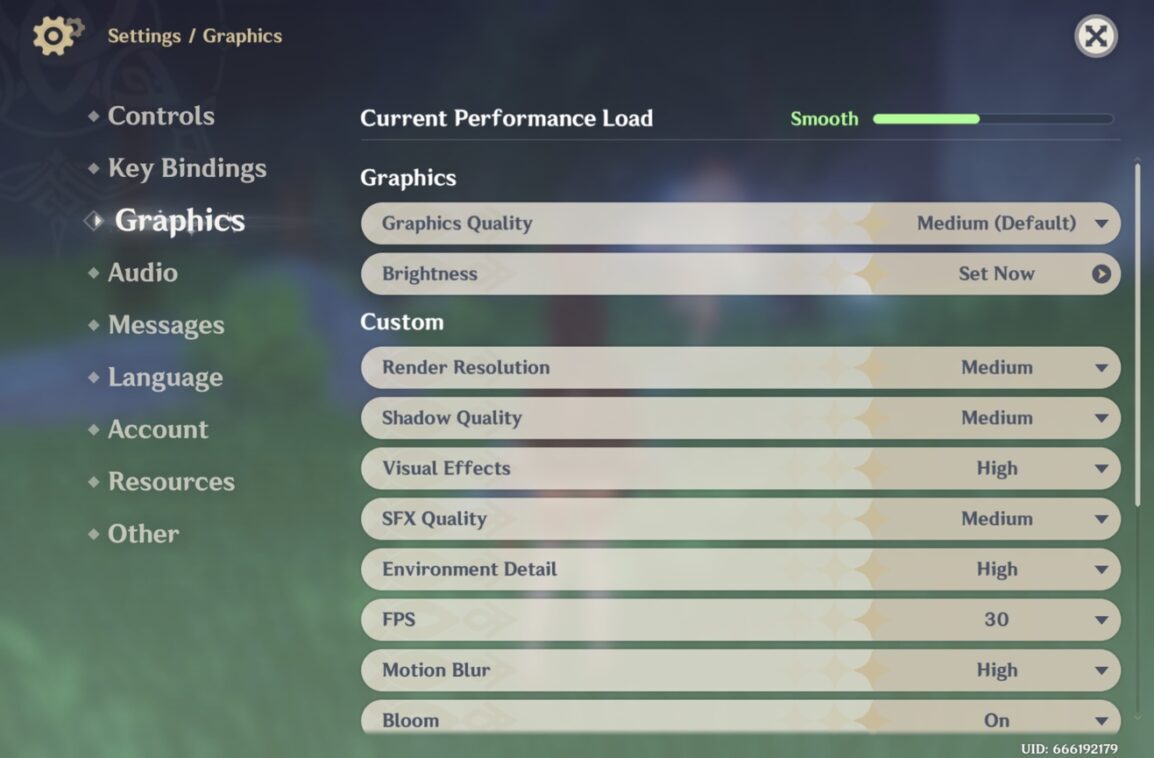The image size is (1154, 758).
Task: Show the Resources settings
Action: tap(170, 481)
